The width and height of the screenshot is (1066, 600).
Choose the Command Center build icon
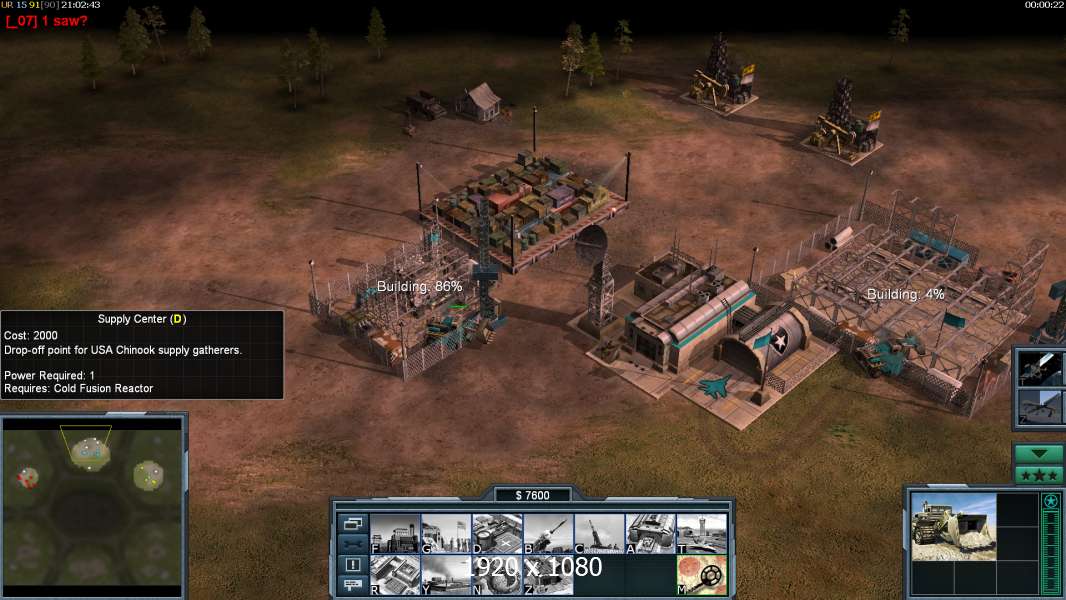[x=548, y=574]
